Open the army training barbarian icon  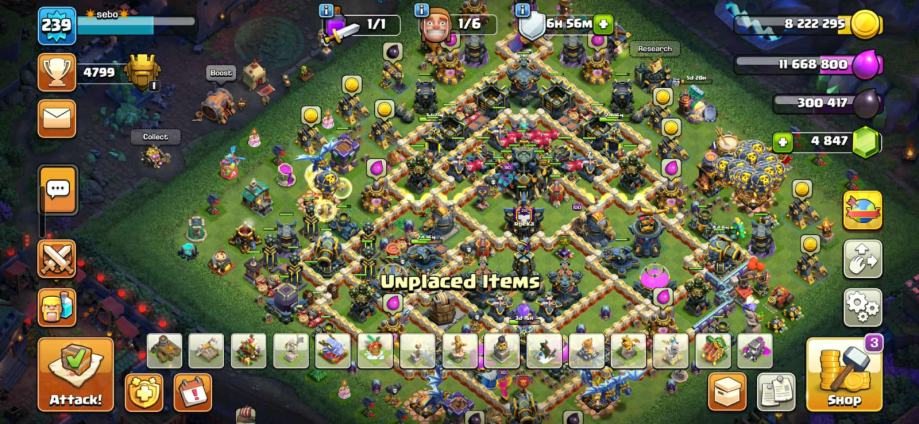[57, 306]
